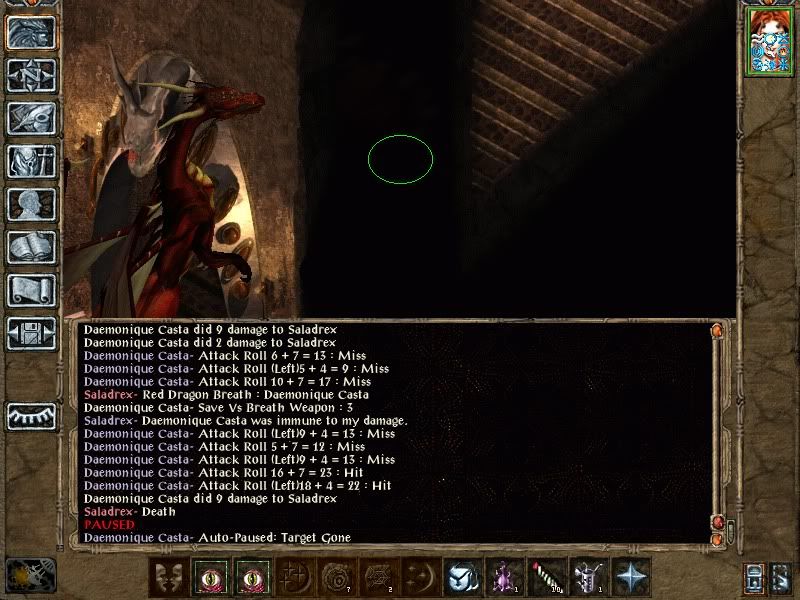
Task: Click the closed eye rest button
Action: pyautogui.click(x=30, y=414)
